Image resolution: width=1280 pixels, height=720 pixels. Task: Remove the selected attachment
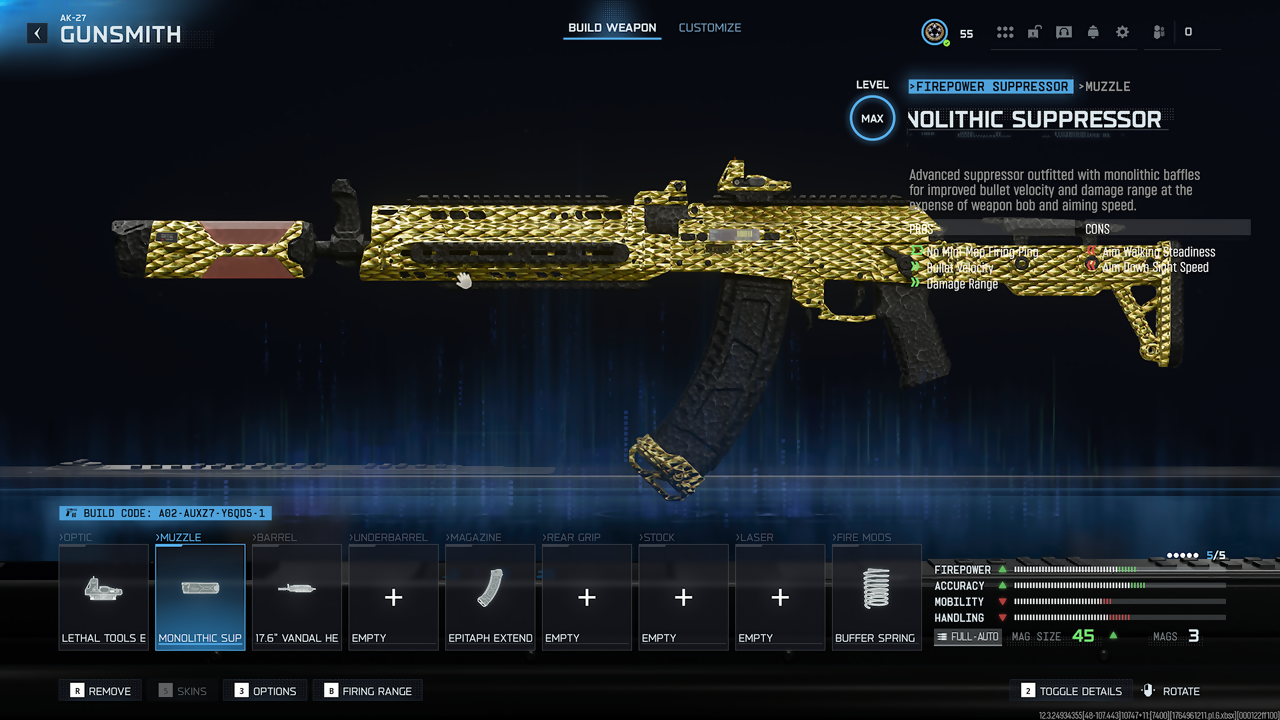[x=100, y=691]
